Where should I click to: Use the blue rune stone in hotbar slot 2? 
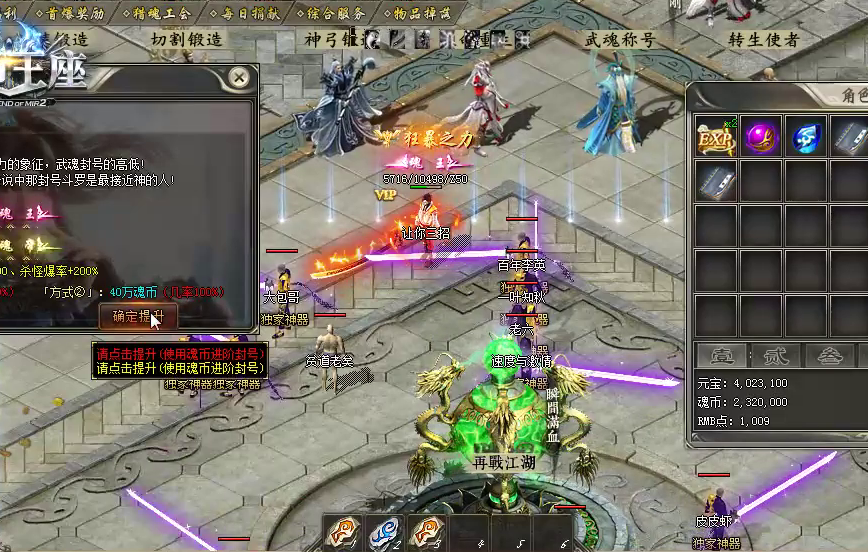(x=384, y=531)
